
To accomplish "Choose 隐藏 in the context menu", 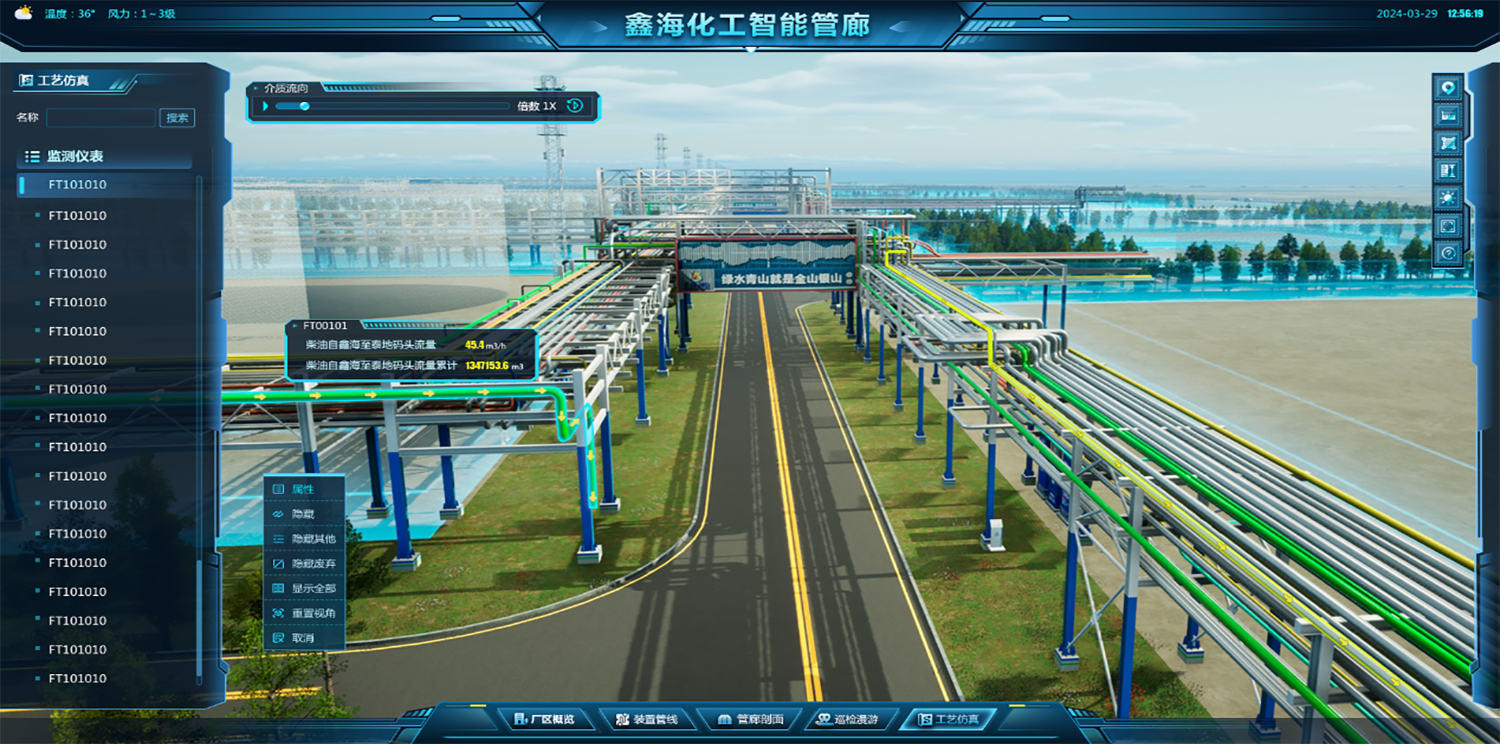I will coord(303,514).
